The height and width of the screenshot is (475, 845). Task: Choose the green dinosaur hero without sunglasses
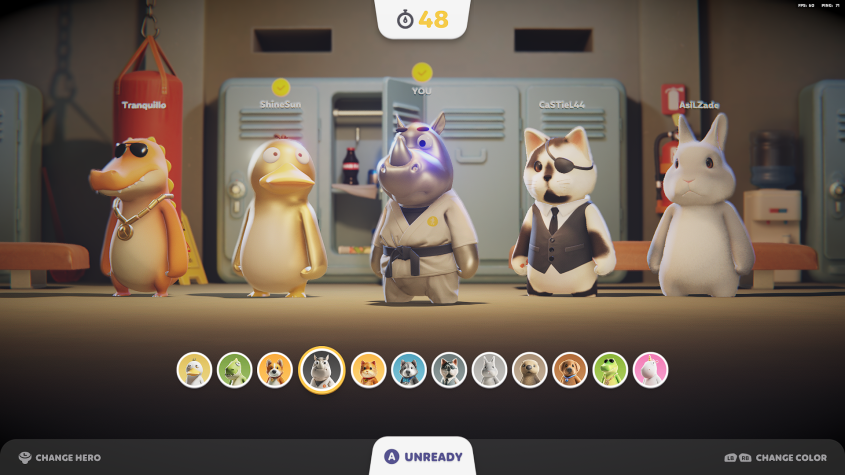point(234,370)
